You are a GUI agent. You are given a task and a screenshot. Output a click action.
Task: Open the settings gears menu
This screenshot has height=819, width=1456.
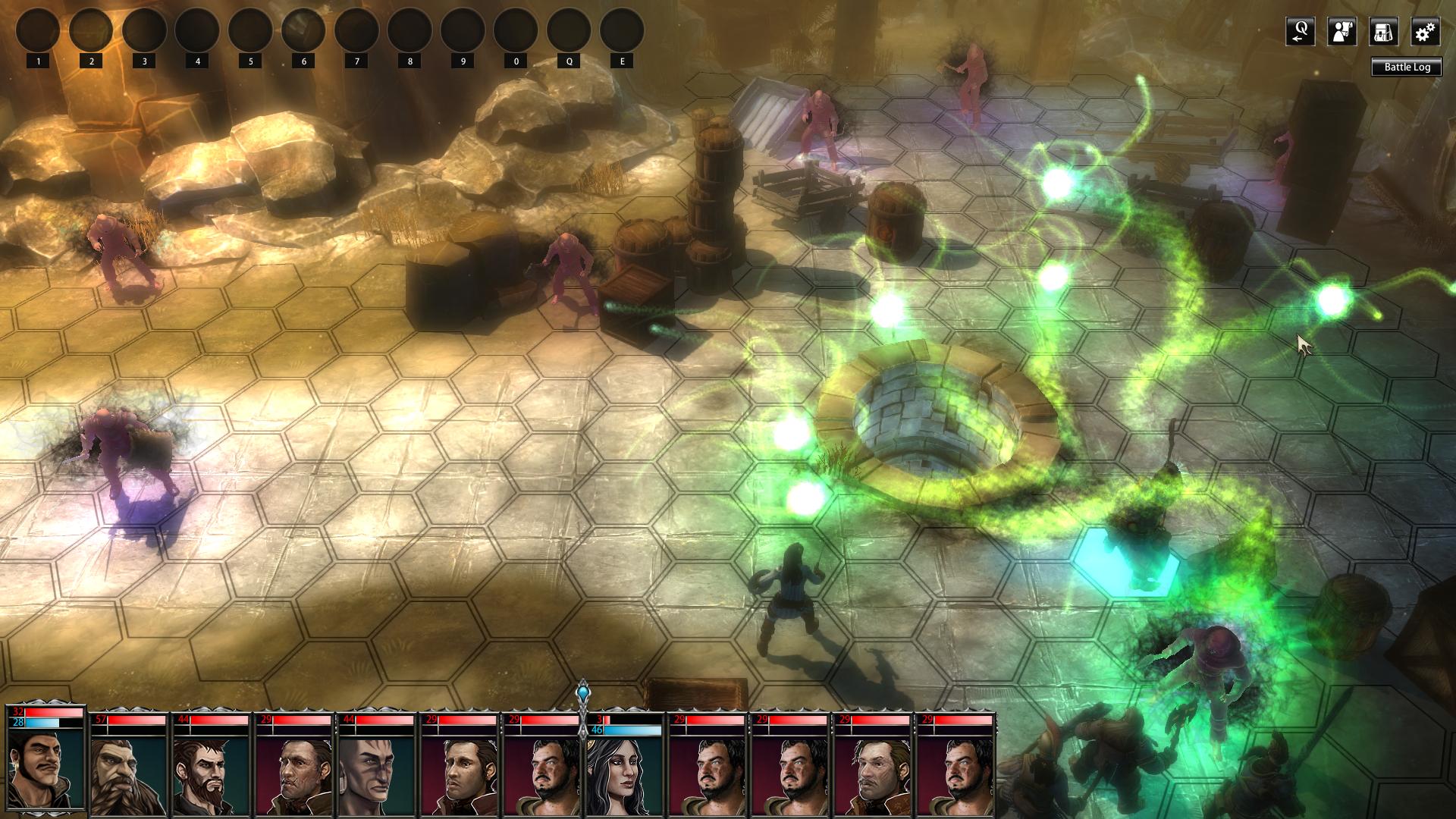[1426, 32]
